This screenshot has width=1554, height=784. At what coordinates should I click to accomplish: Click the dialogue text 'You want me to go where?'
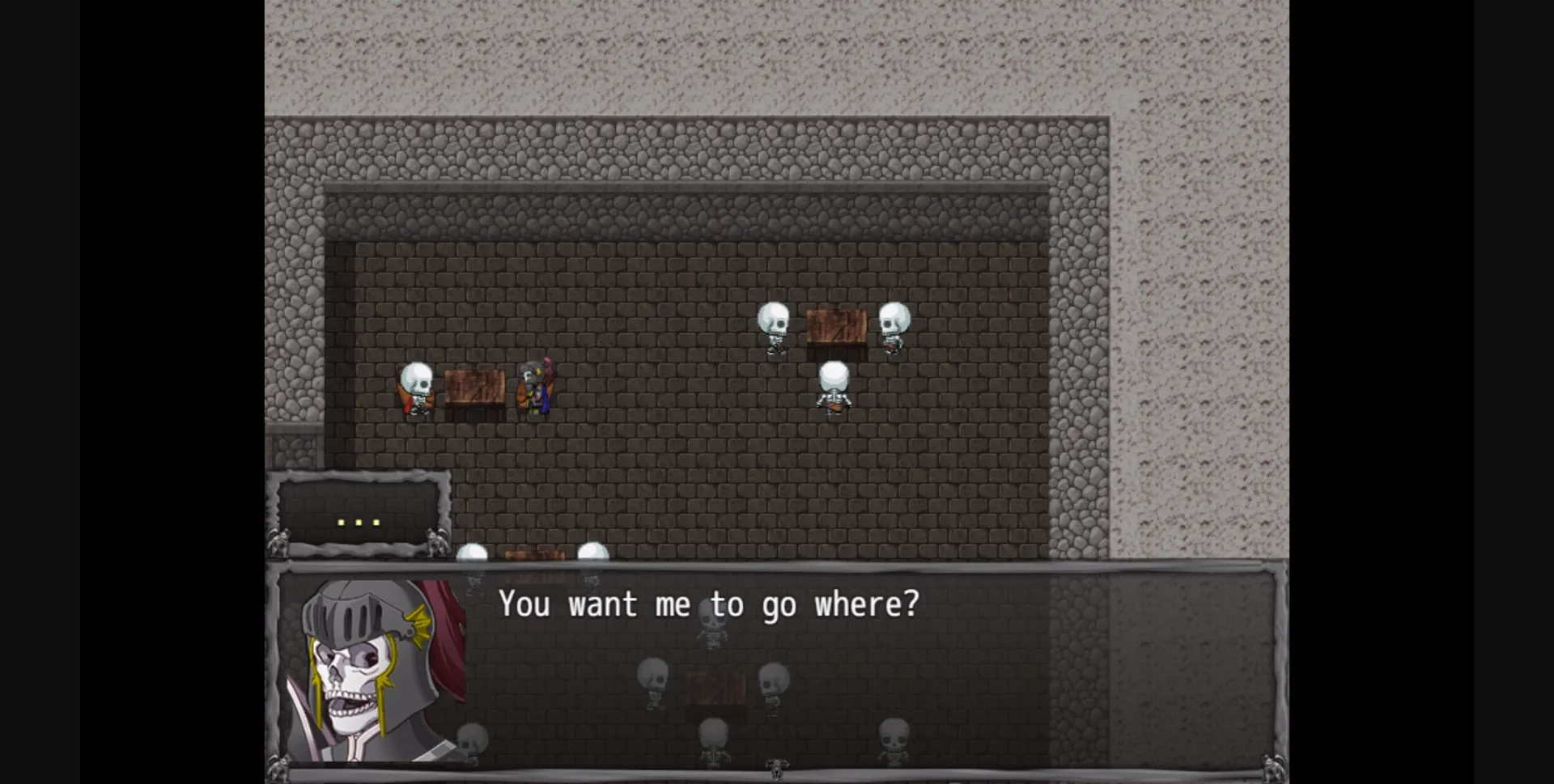tap(710, 604)
